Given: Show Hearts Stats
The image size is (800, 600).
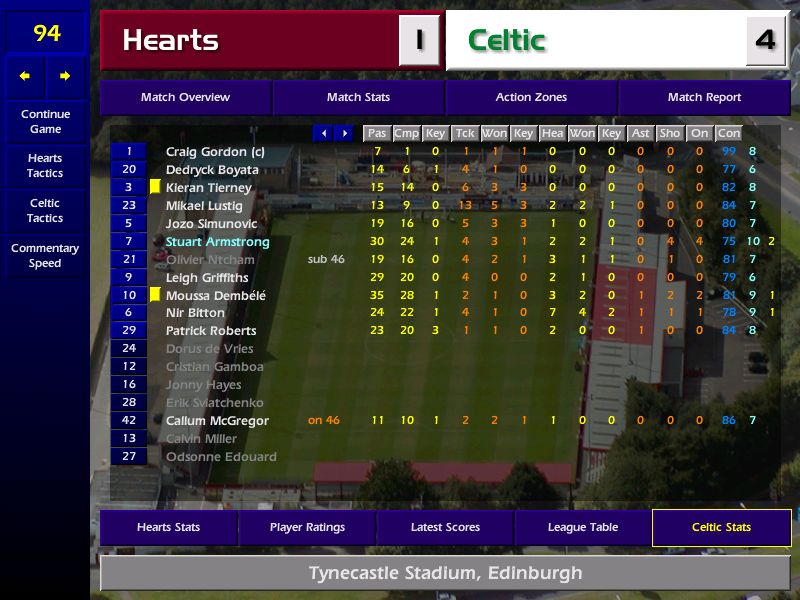Looking at the screenshot, I should tap(168, 528).
